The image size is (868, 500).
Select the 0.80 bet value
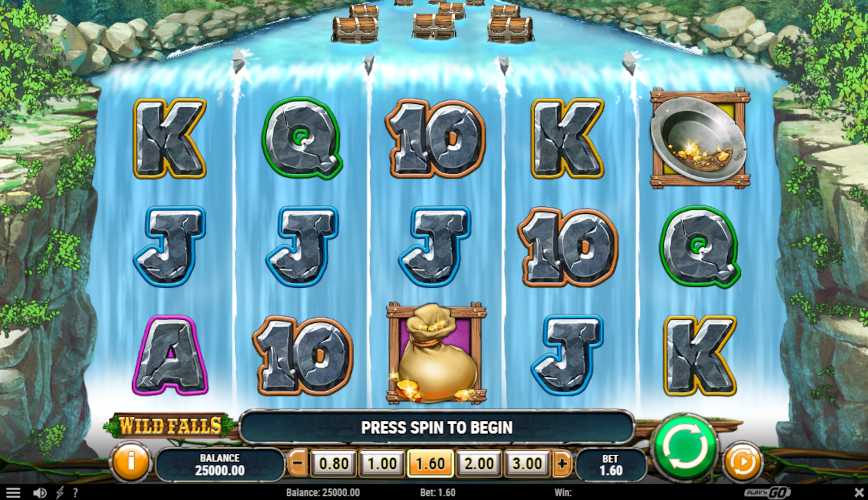(x=333, y=464)
